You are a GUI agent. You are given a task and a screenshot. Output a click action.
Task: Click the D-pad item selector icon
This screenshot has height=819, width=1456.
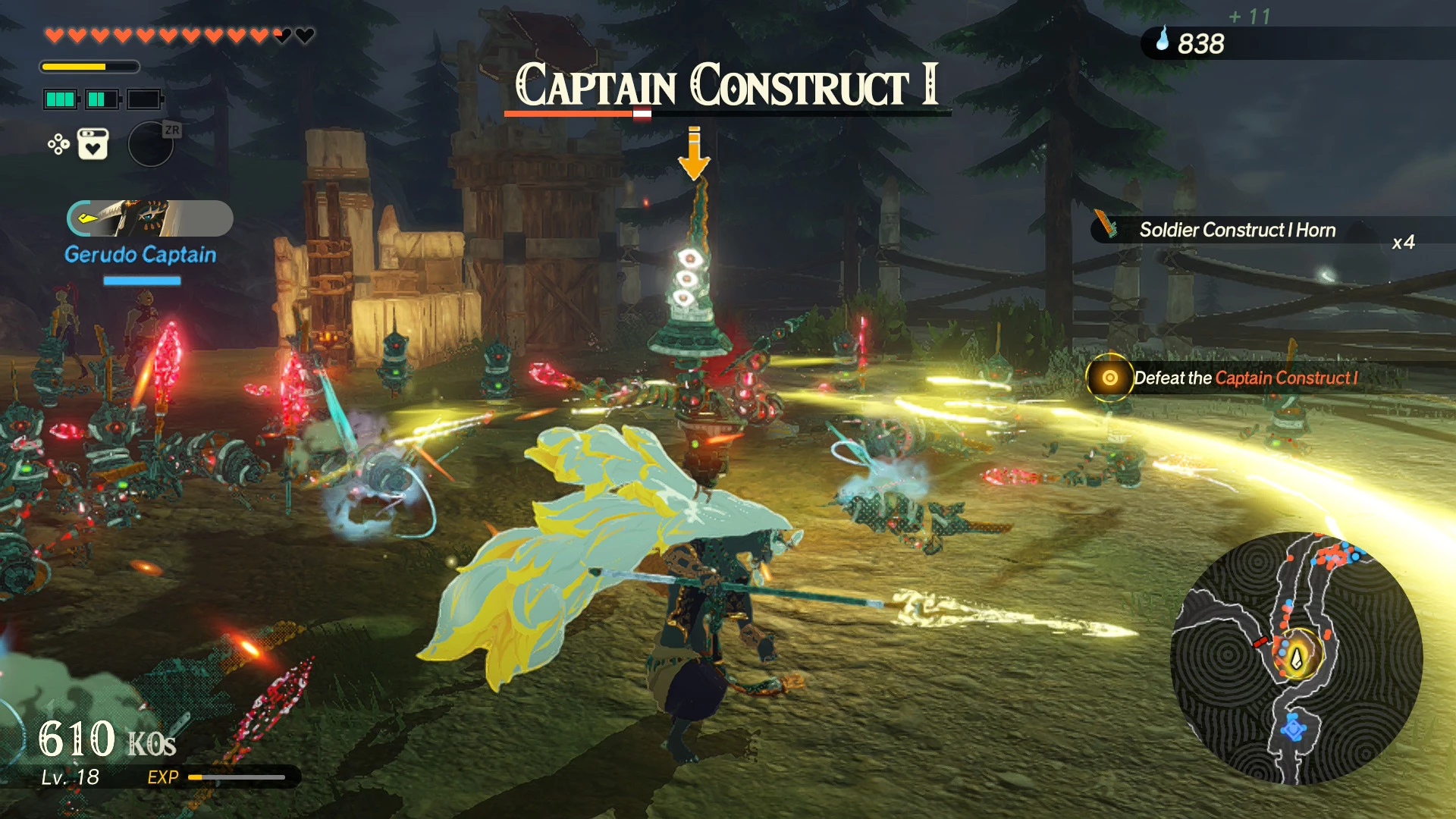(58, 144)
